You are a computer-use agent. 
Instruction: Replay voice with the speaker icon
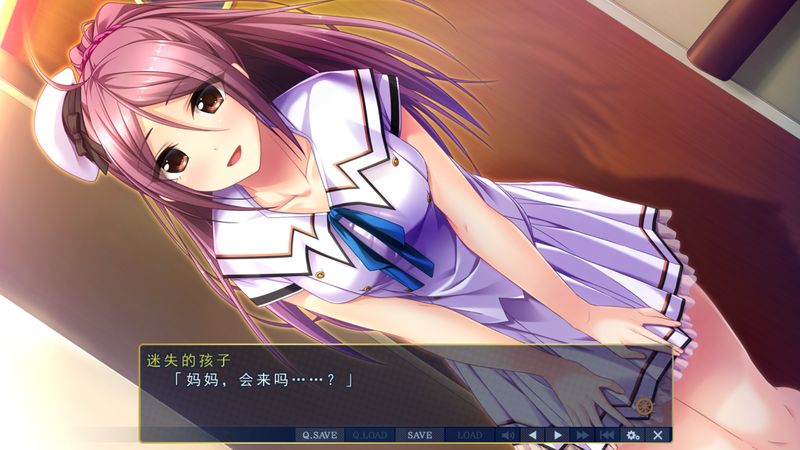507,435
